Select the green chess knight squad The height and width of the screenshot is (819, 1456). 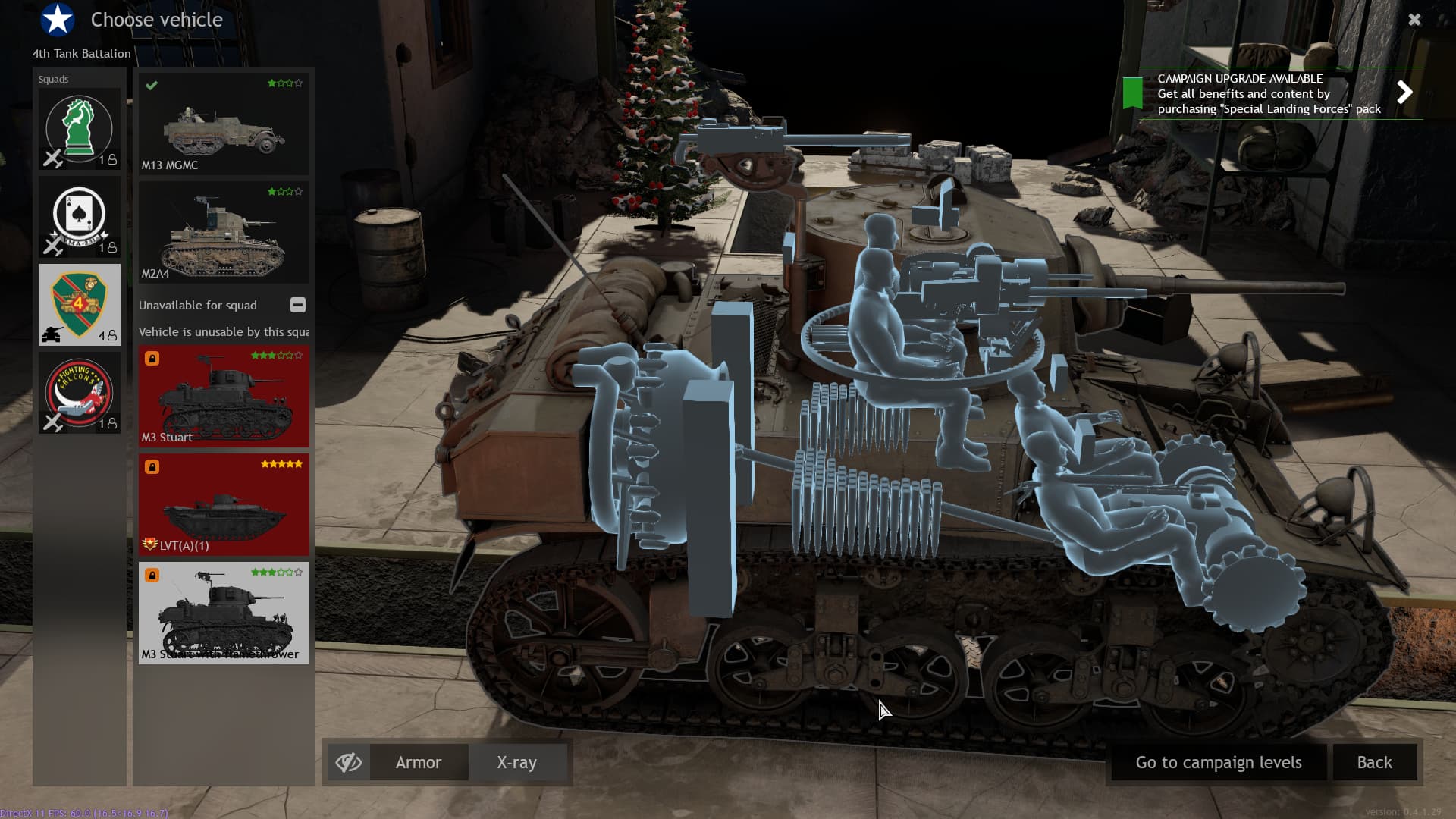80,129
